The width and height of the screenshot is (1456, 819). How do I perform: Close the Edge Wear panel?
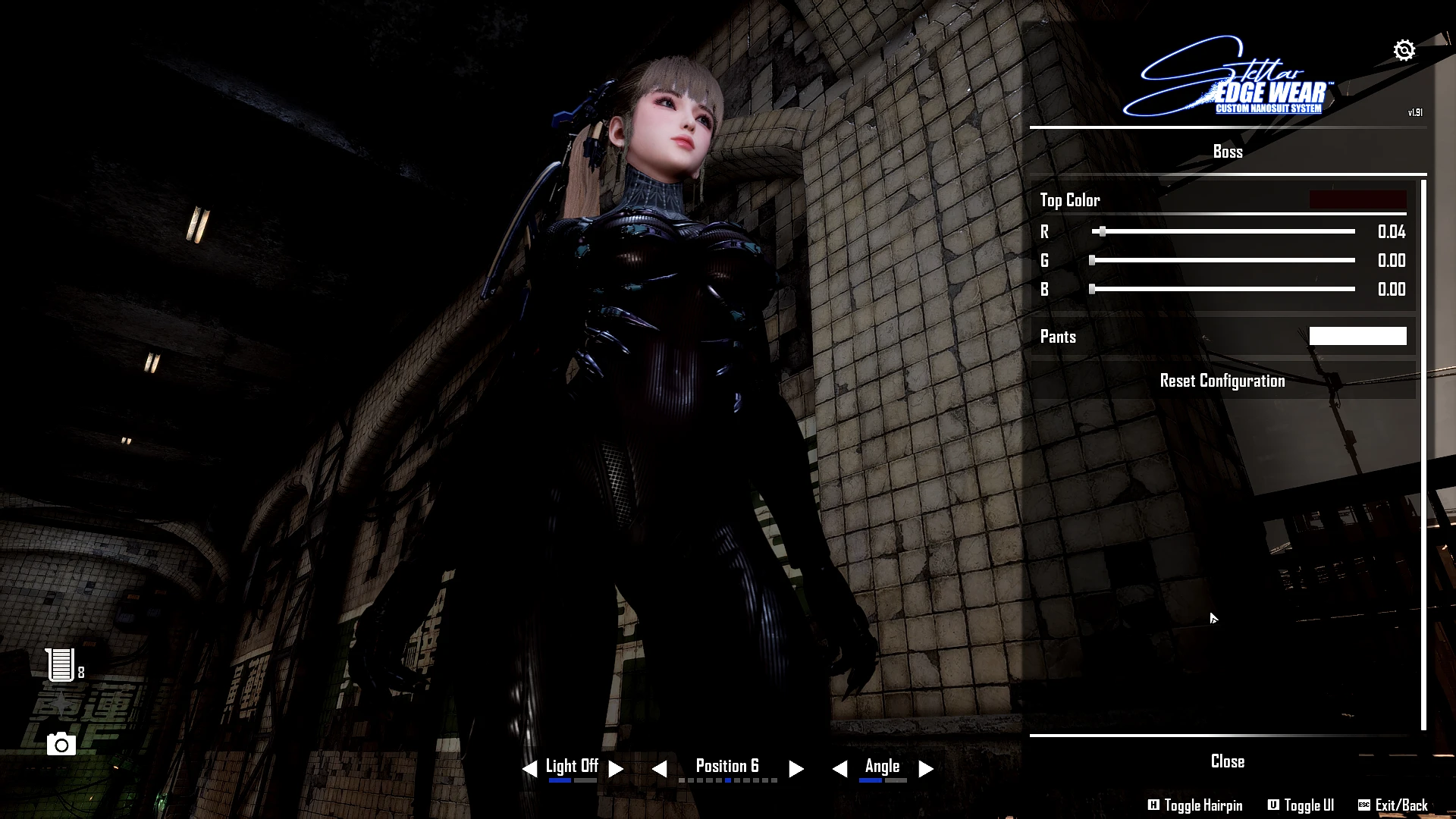coord(1227,761)
